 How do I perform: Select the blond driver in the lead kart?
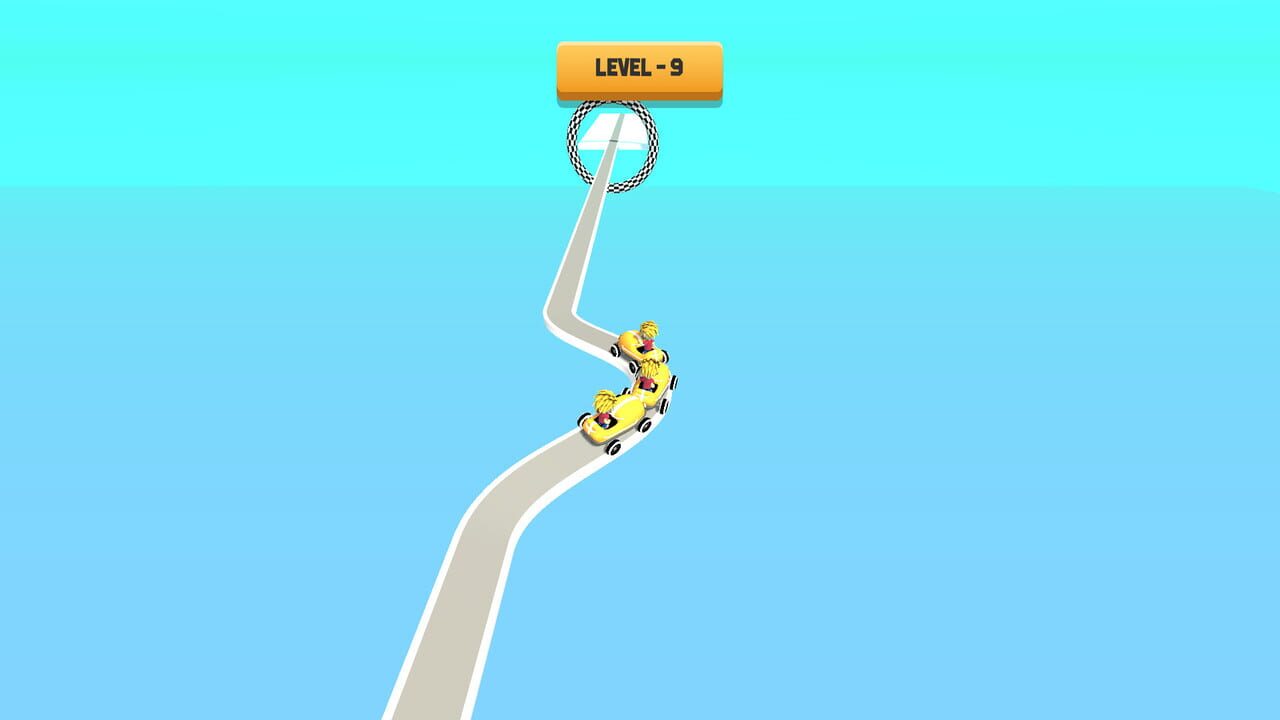pos(647,331)
